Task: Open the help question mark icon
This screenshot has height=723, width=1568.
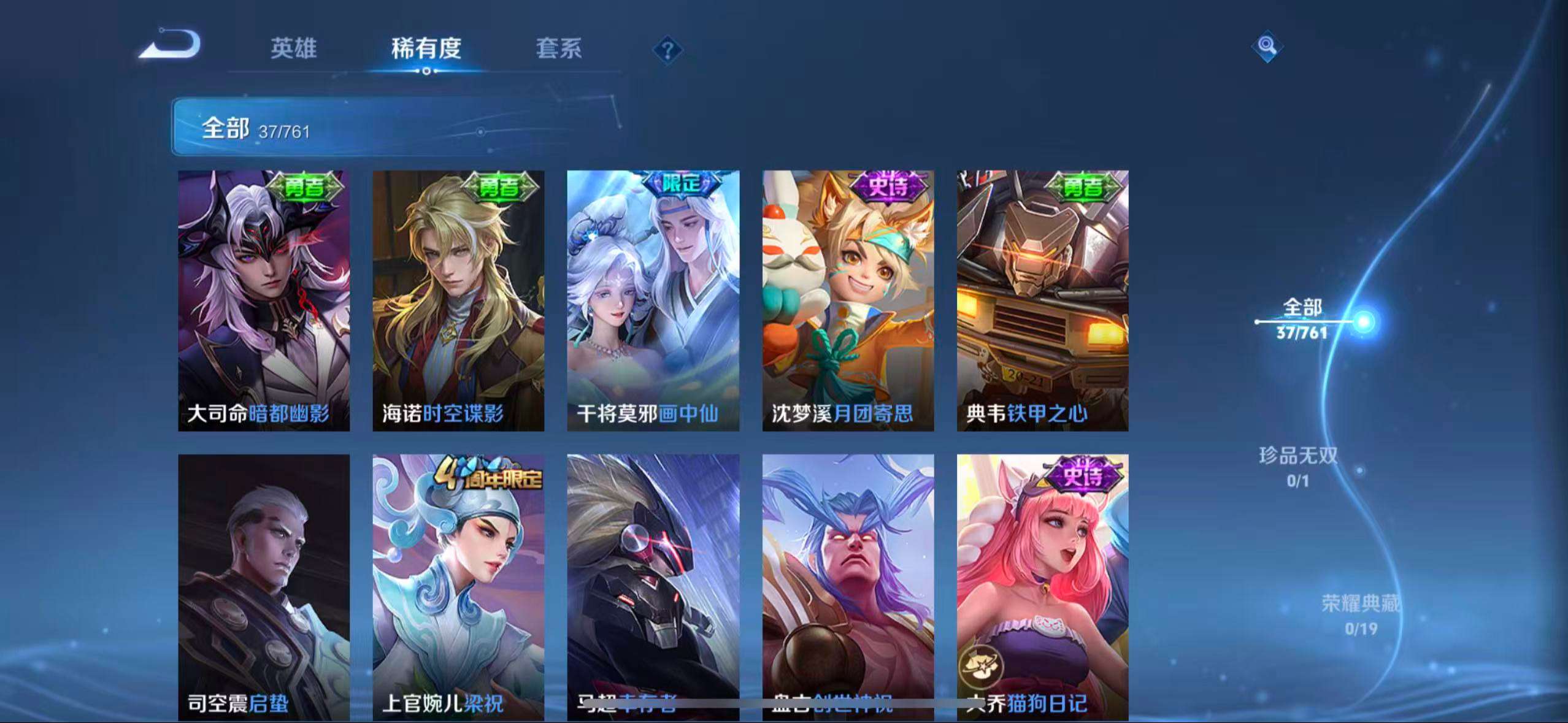Action: pos(668,50)
